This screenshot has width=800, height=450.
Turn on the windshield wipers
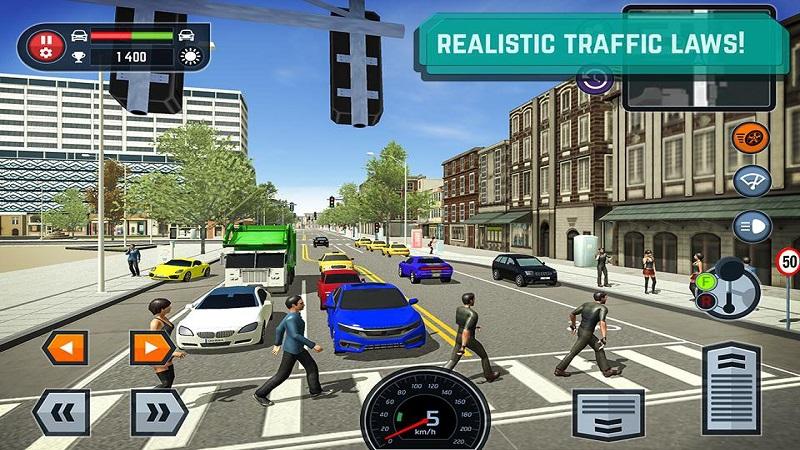pos(750,181)
